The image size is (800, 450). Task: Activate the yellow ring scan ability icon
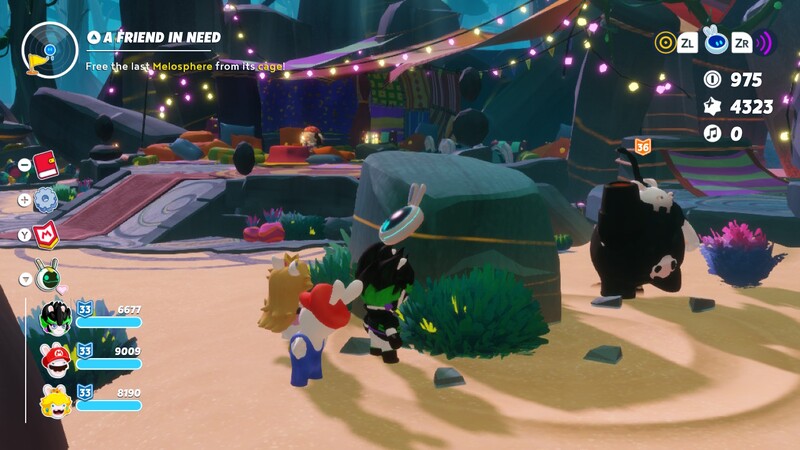coord(665,42)
